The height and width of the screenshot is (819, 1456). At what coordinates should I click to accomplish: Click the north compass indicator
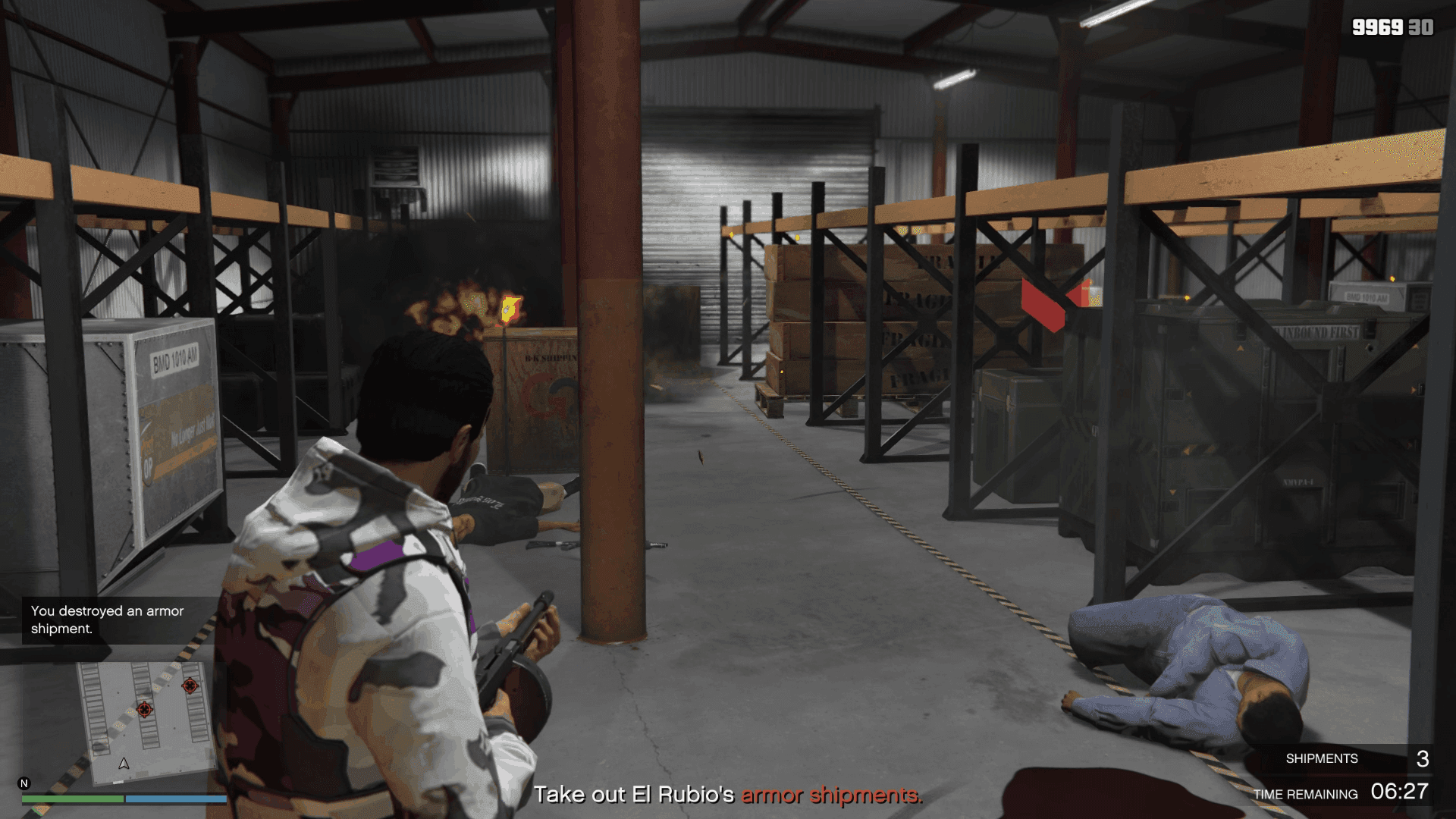click(x=24, y=783)
